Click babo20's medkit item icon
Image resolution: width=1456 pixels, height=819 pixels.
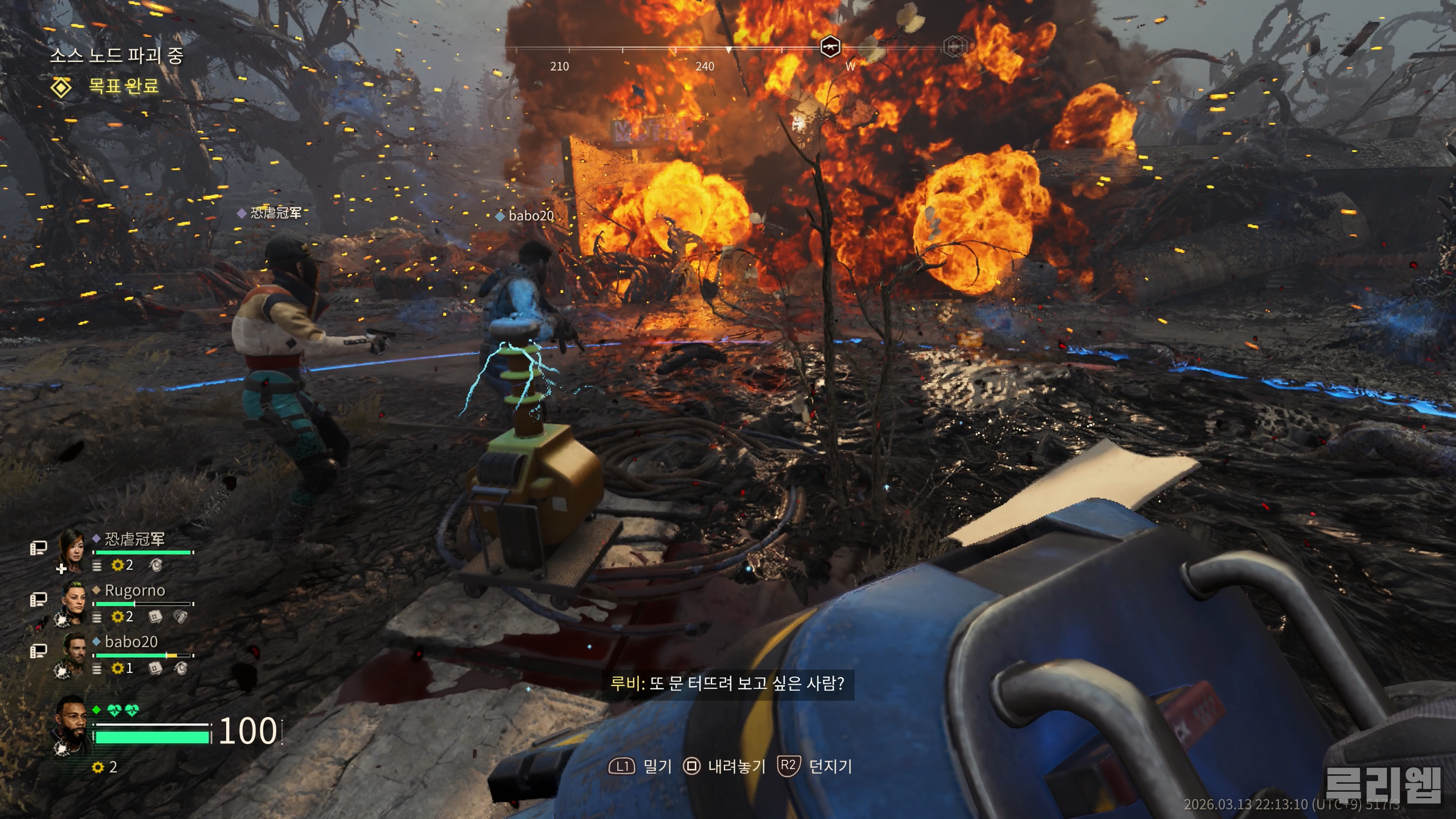click(x=155, y=668)
